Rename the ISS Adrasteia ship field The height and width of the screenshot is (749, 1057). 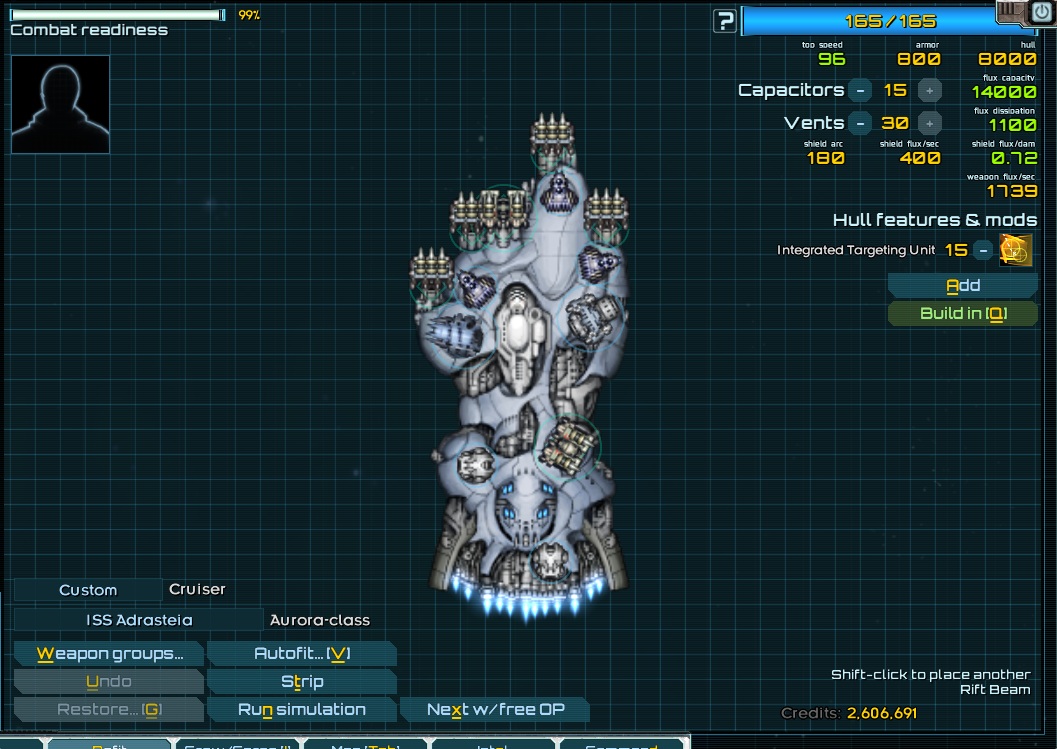[x=139, y=620]
